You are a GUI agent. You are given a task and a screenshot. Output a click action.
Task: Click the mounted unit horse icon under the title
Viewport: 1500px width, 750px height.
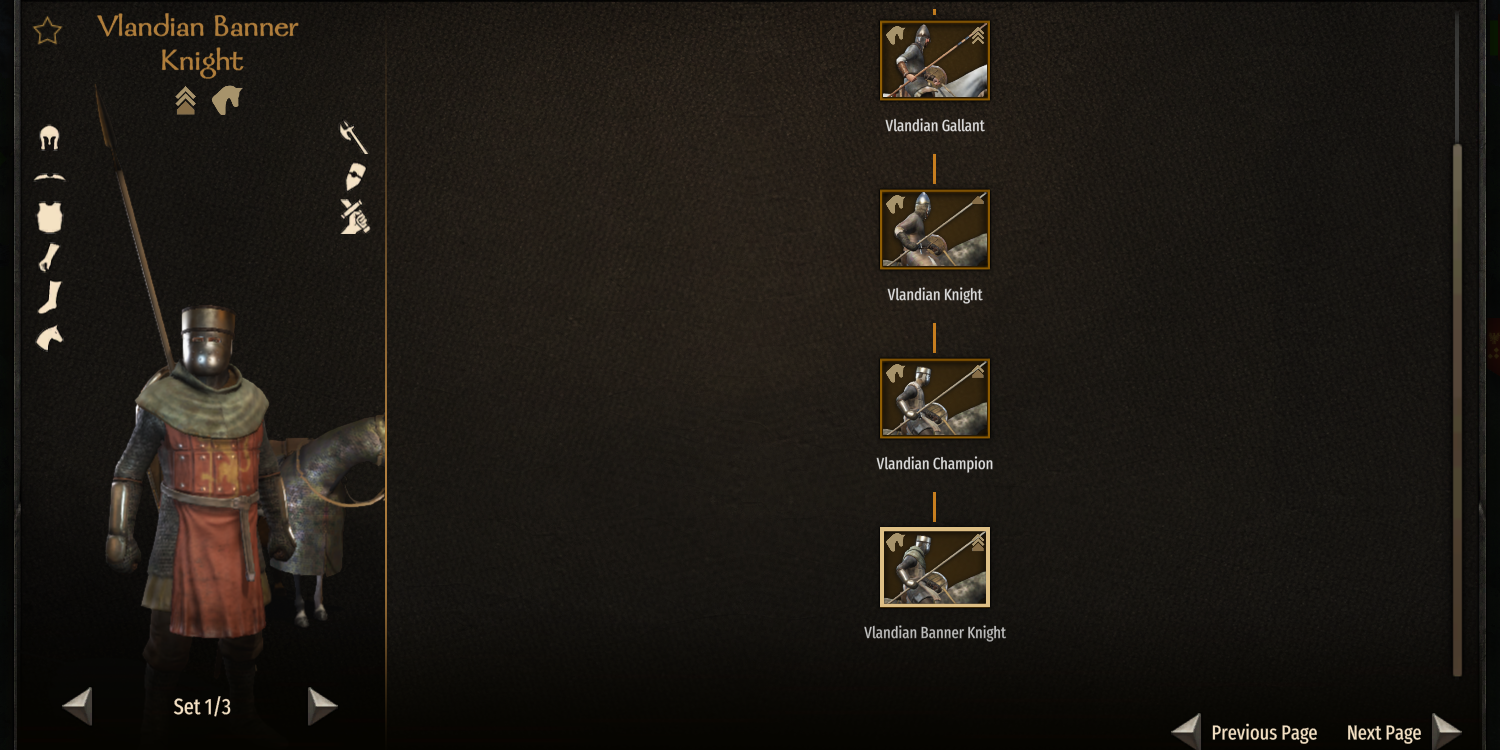click(x=227, y=99)
